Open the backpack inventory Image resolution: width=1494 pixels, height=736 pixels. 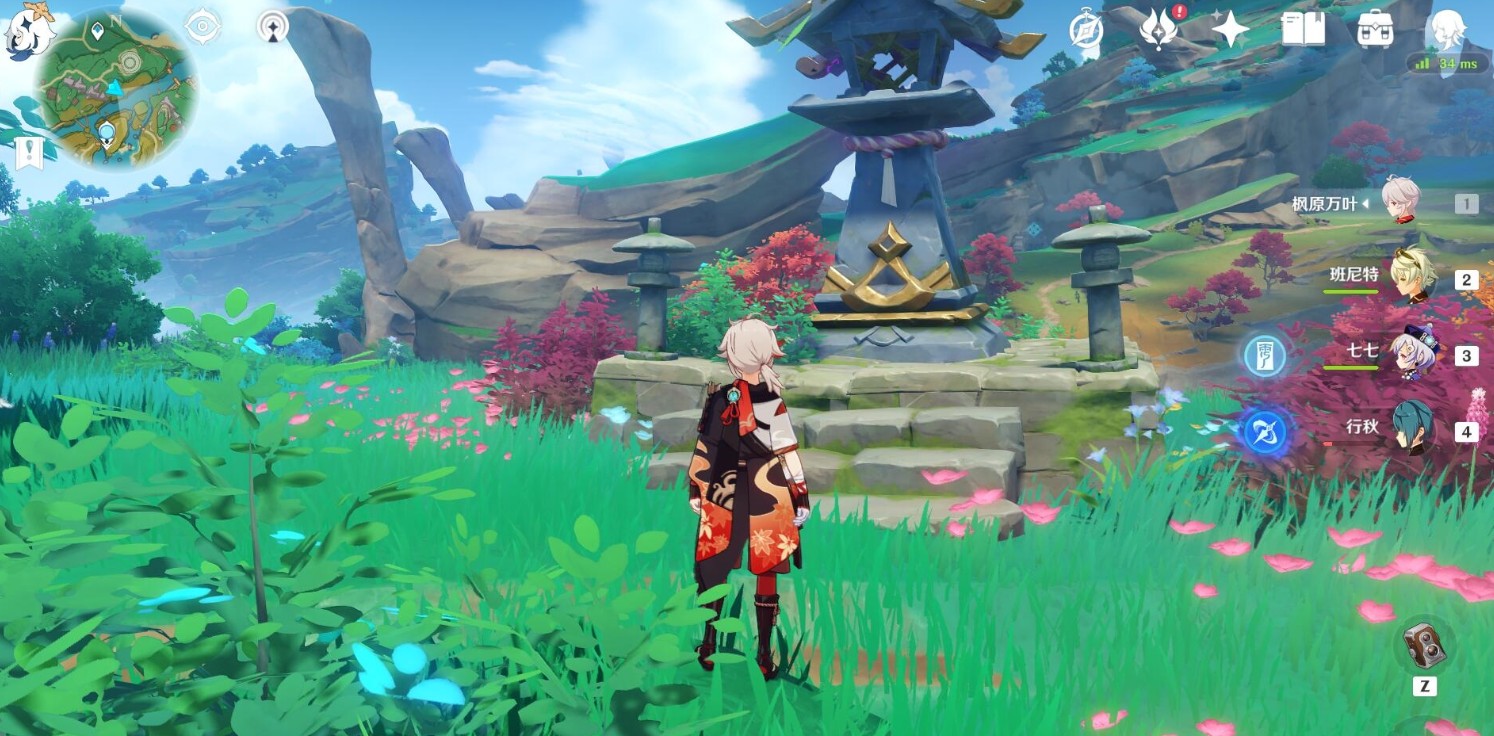click(1375, 29)
